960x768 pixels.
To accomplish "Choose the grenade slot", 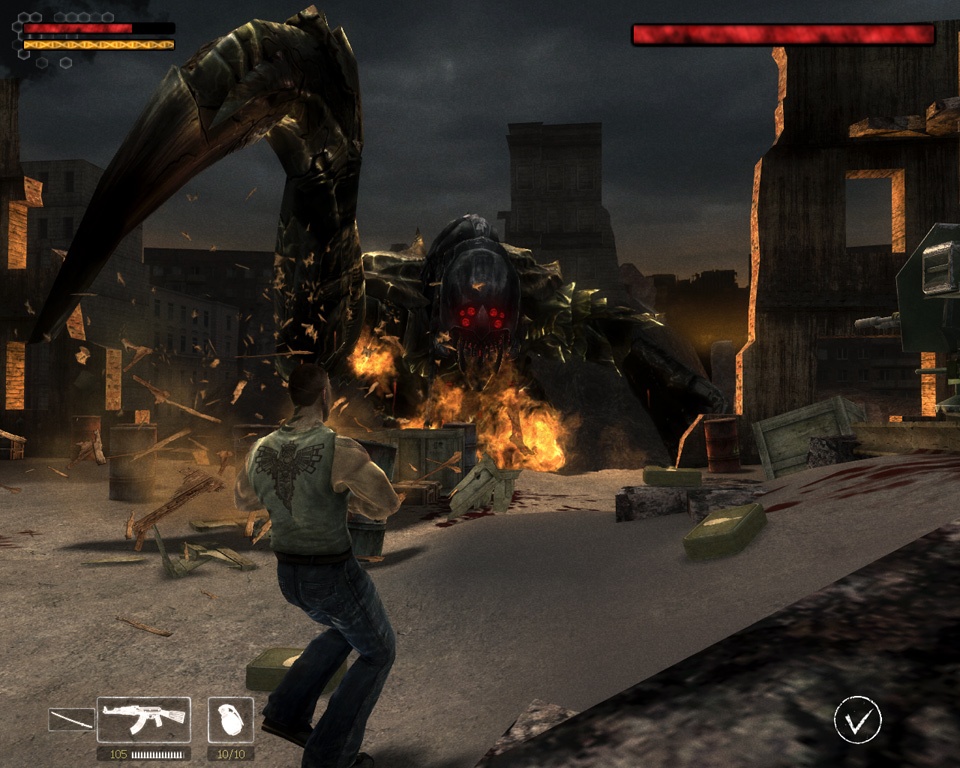I will 230,720.
